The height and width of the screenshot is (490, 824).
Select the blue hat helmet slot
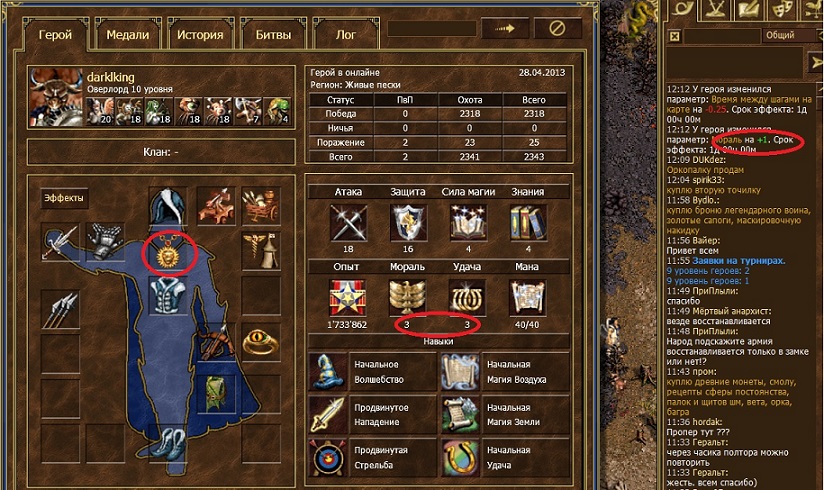click(x=168, y=207)
